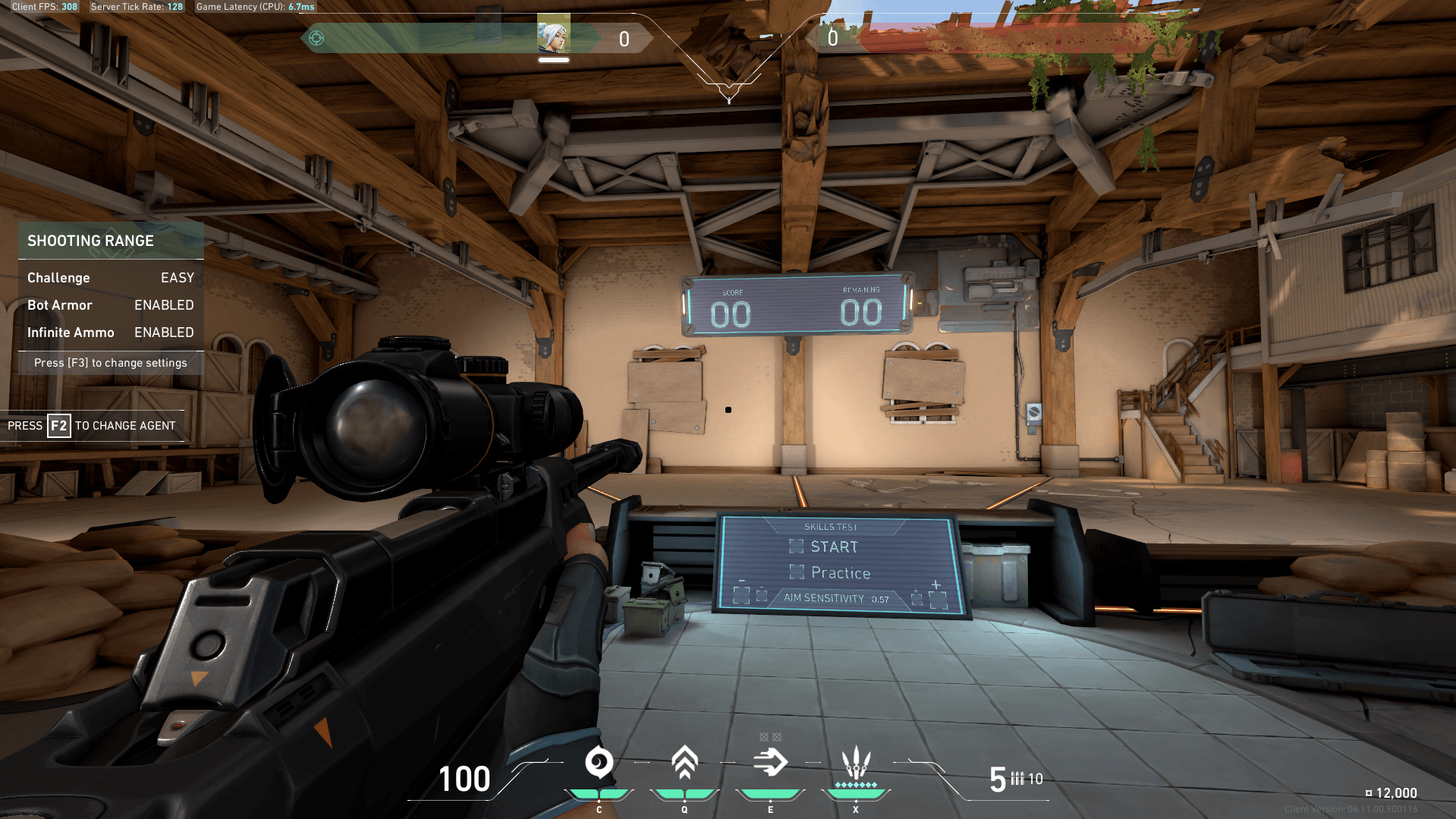Trigger the Tailwind dash ability icon

[x=770, y=763]
